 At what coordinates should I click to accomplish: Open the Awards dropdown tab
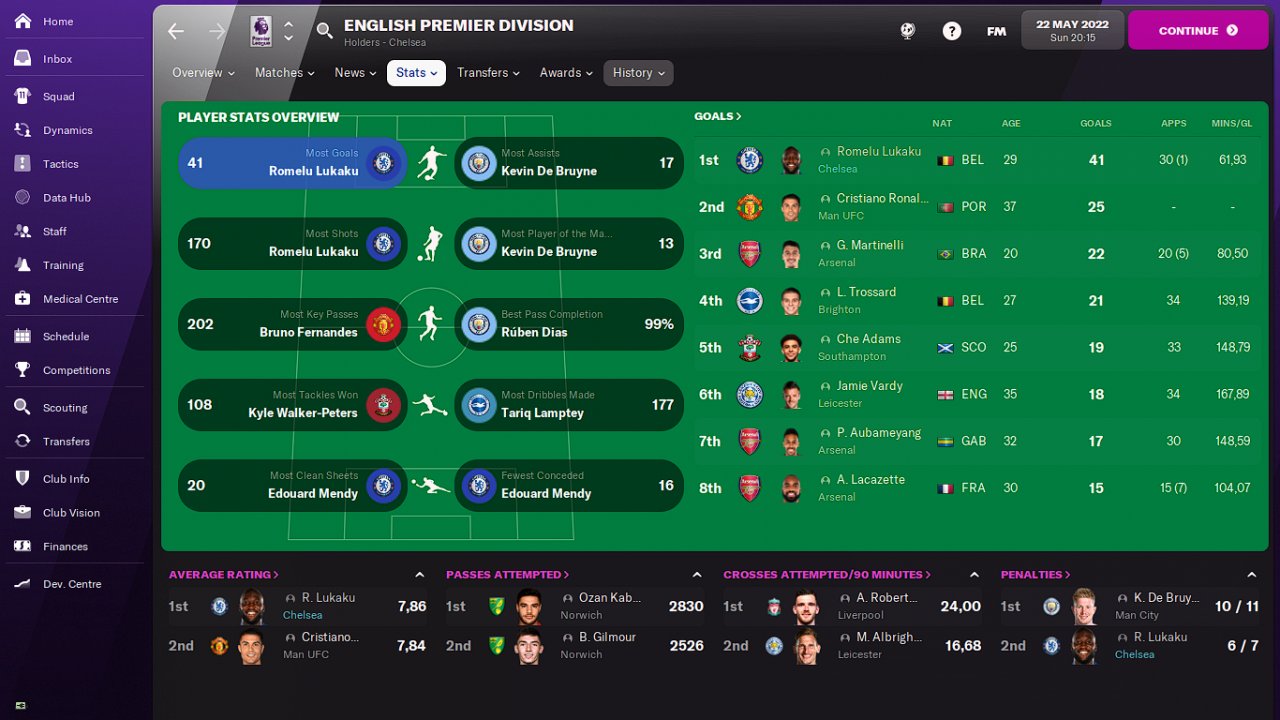click(x=566, y=73)
